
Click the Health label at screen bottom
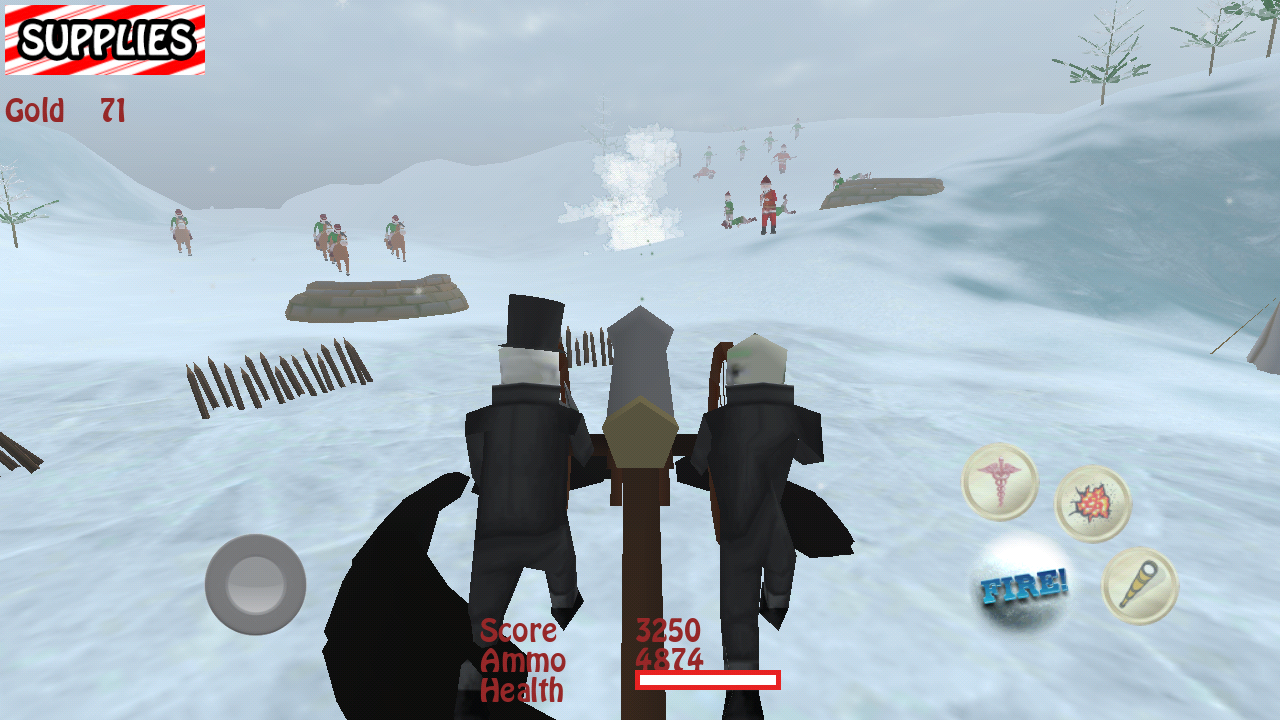[522, 690]
